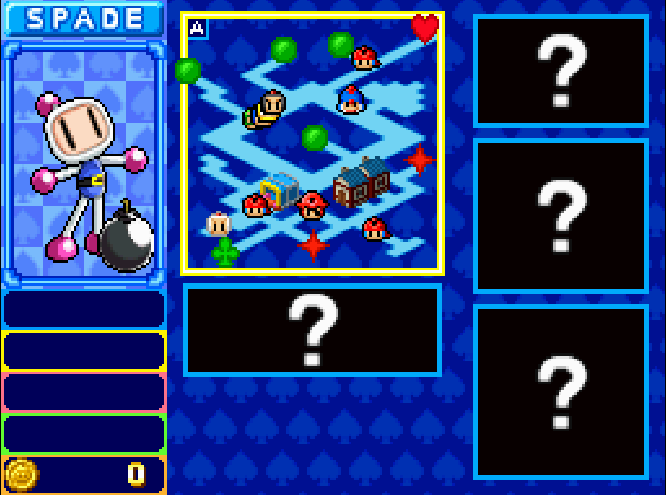The image size is (666, 495).
Task: Click the SPADE title banner
Action: 84,19
